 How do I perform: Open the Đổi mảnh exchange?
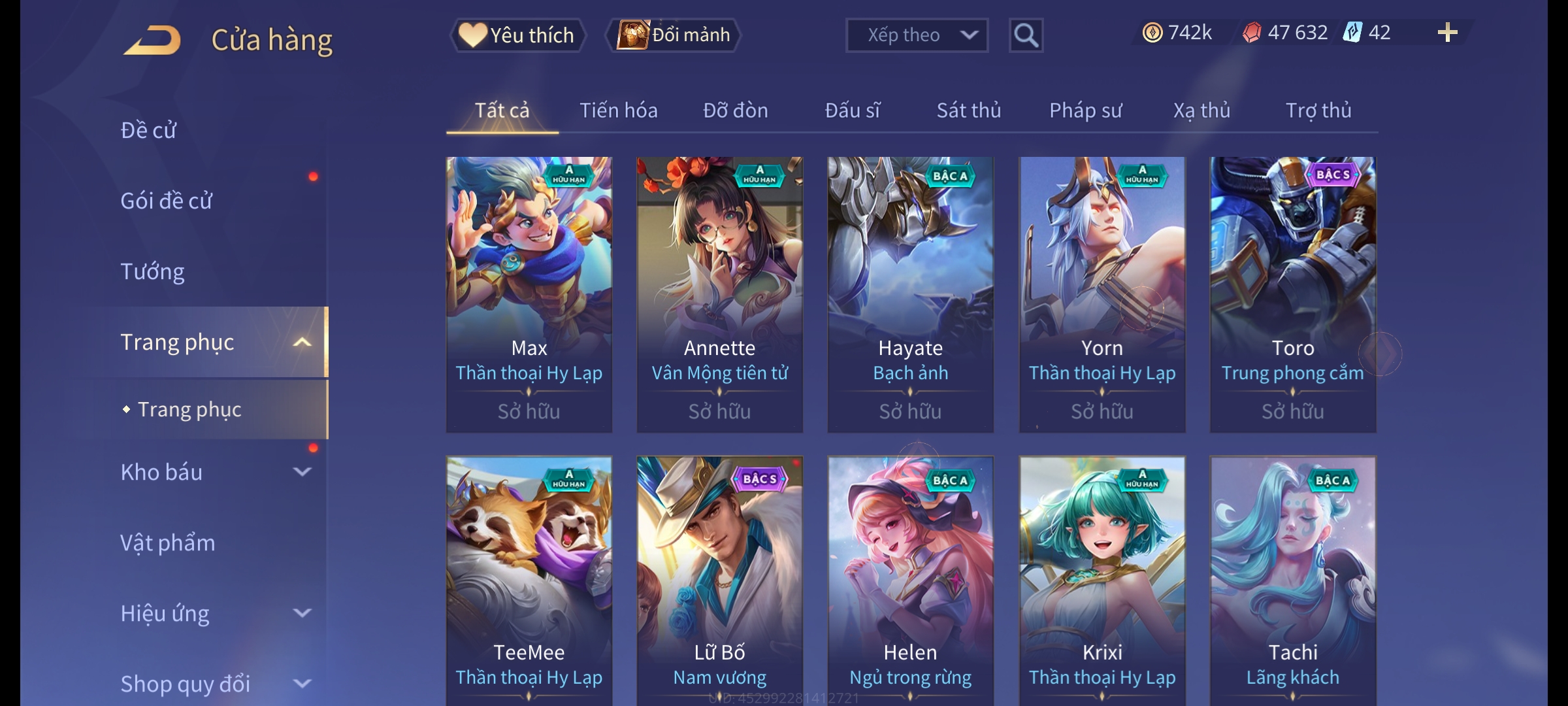(x=674, y=35)
